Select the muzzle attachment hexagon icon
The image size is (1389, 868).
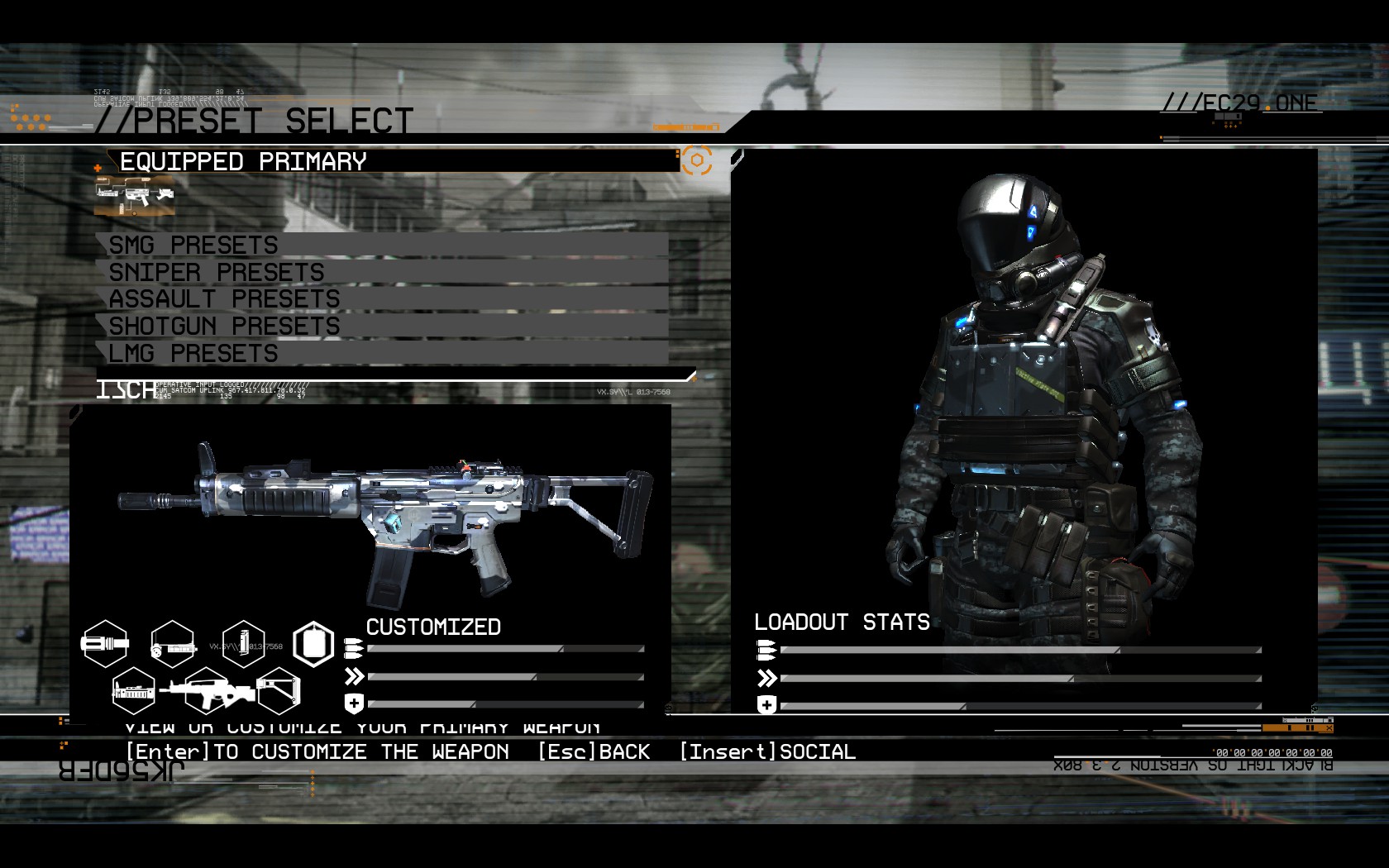coord(105,643)
